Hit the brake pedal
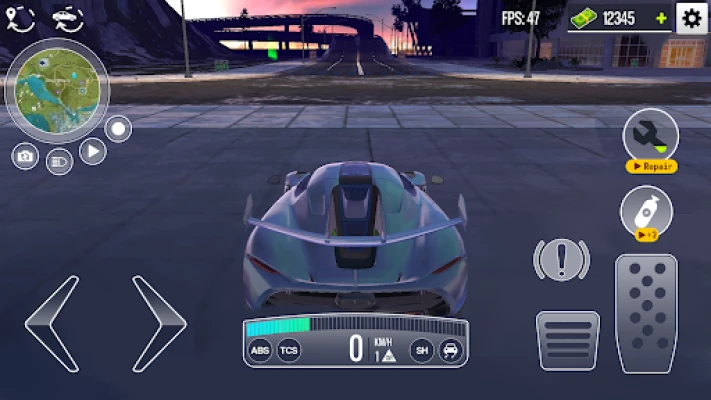Viewport: 711px width, 400px height. [567, 341]
